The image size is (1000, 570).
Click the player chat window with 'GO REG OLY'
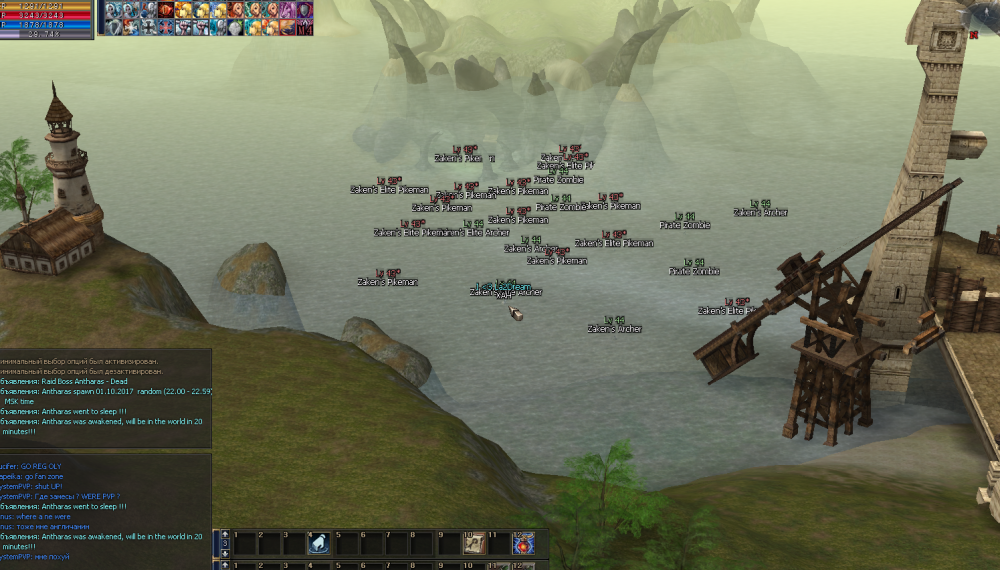(105, 510)
